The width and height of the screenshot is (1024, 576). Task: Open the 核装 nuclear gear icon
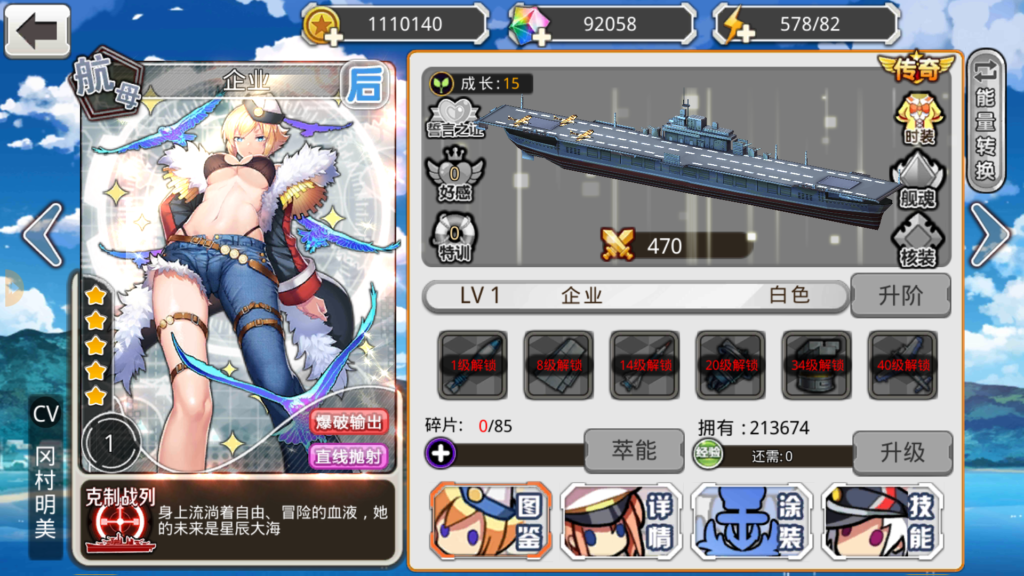(918, 240)
